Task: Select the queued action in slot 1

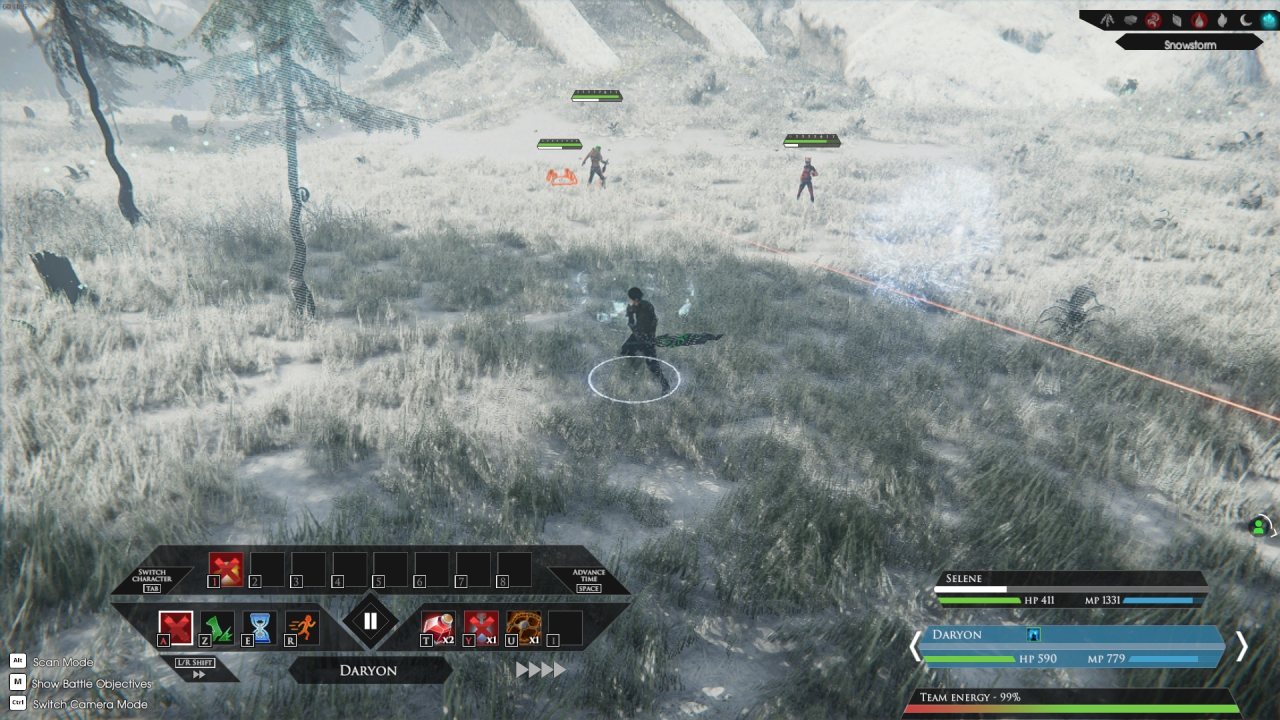Action: [x=226, y=569]
